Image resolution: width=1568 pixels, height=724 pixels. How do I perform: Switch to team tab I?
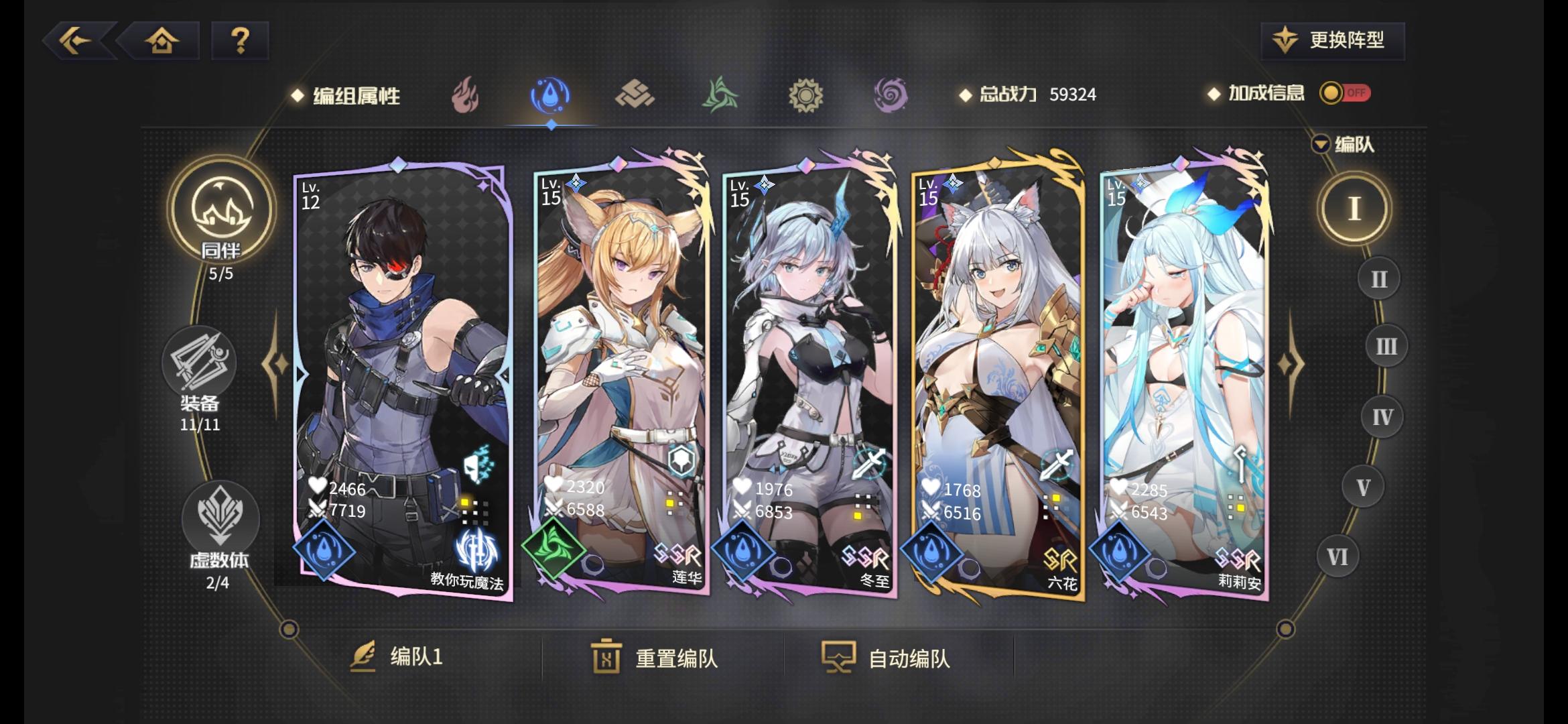tap(1357, 208)
